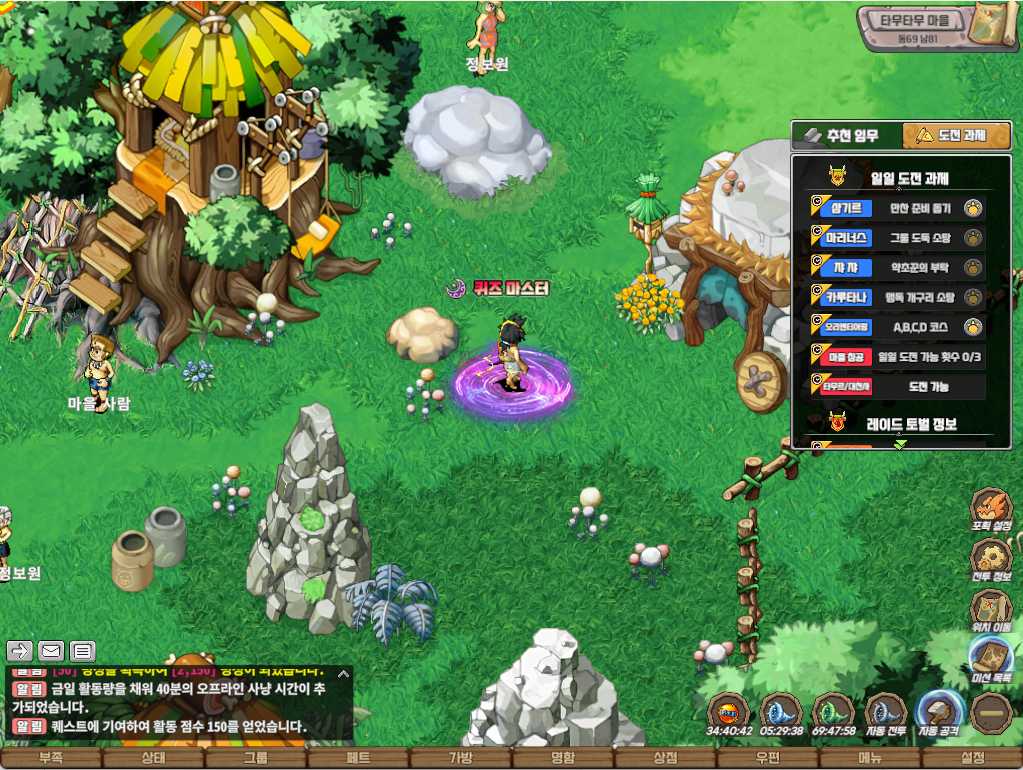Select the 카루타나 daily challenge row

(x=897, y=297)
